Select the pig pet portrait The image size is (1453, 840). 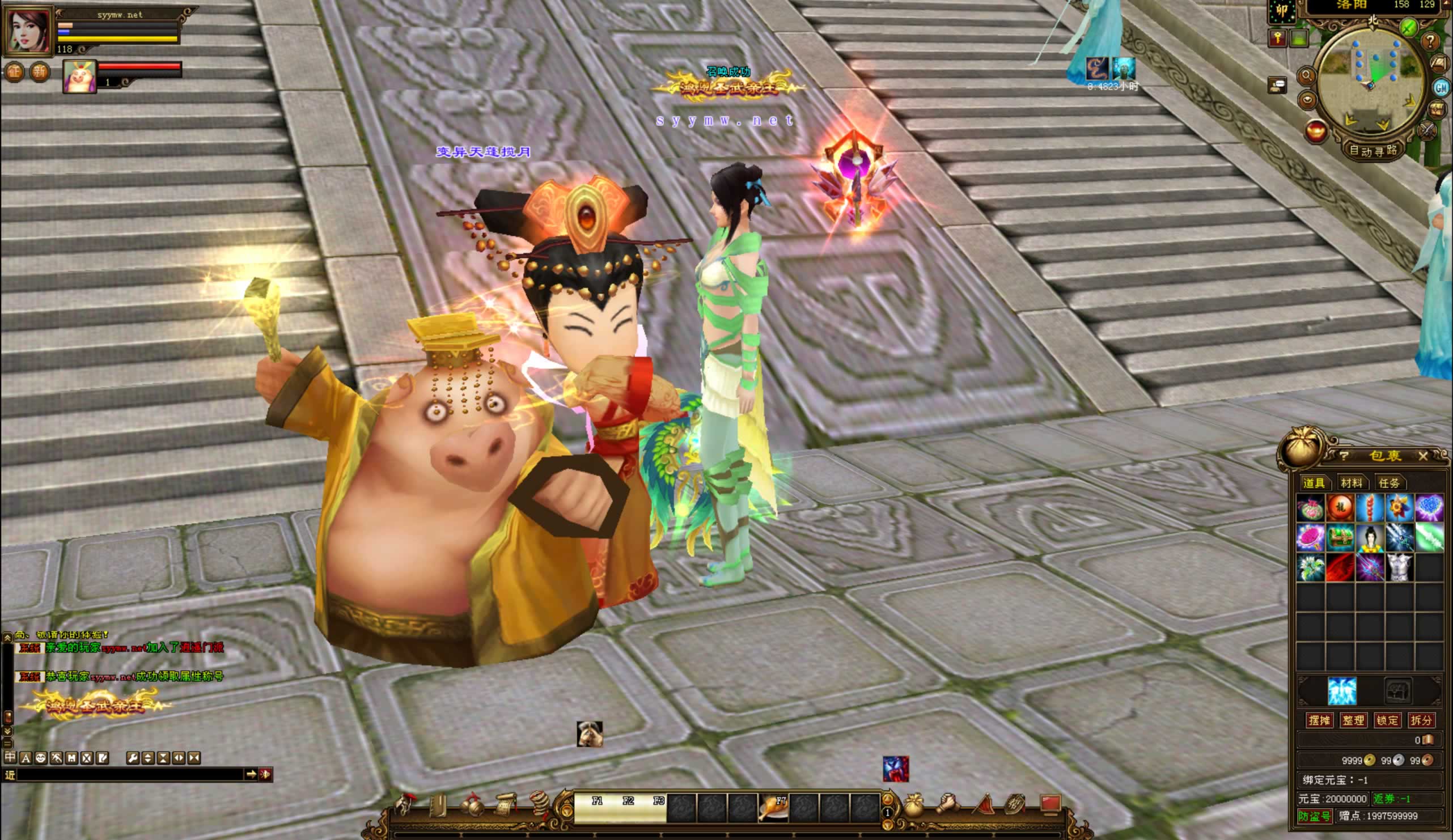click(79, 76)
